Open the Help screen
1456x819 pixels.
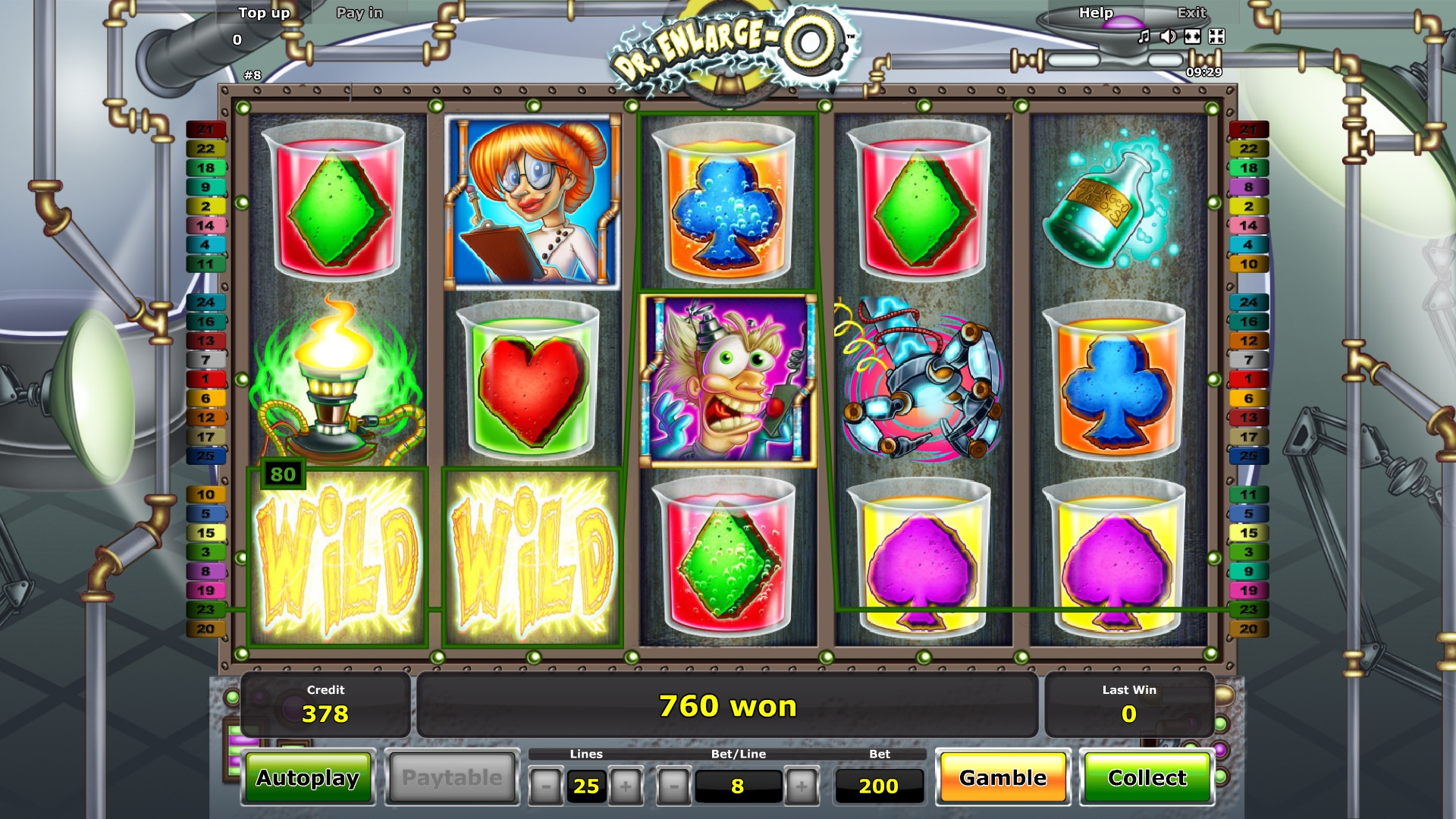click(x=1096, y=13)
